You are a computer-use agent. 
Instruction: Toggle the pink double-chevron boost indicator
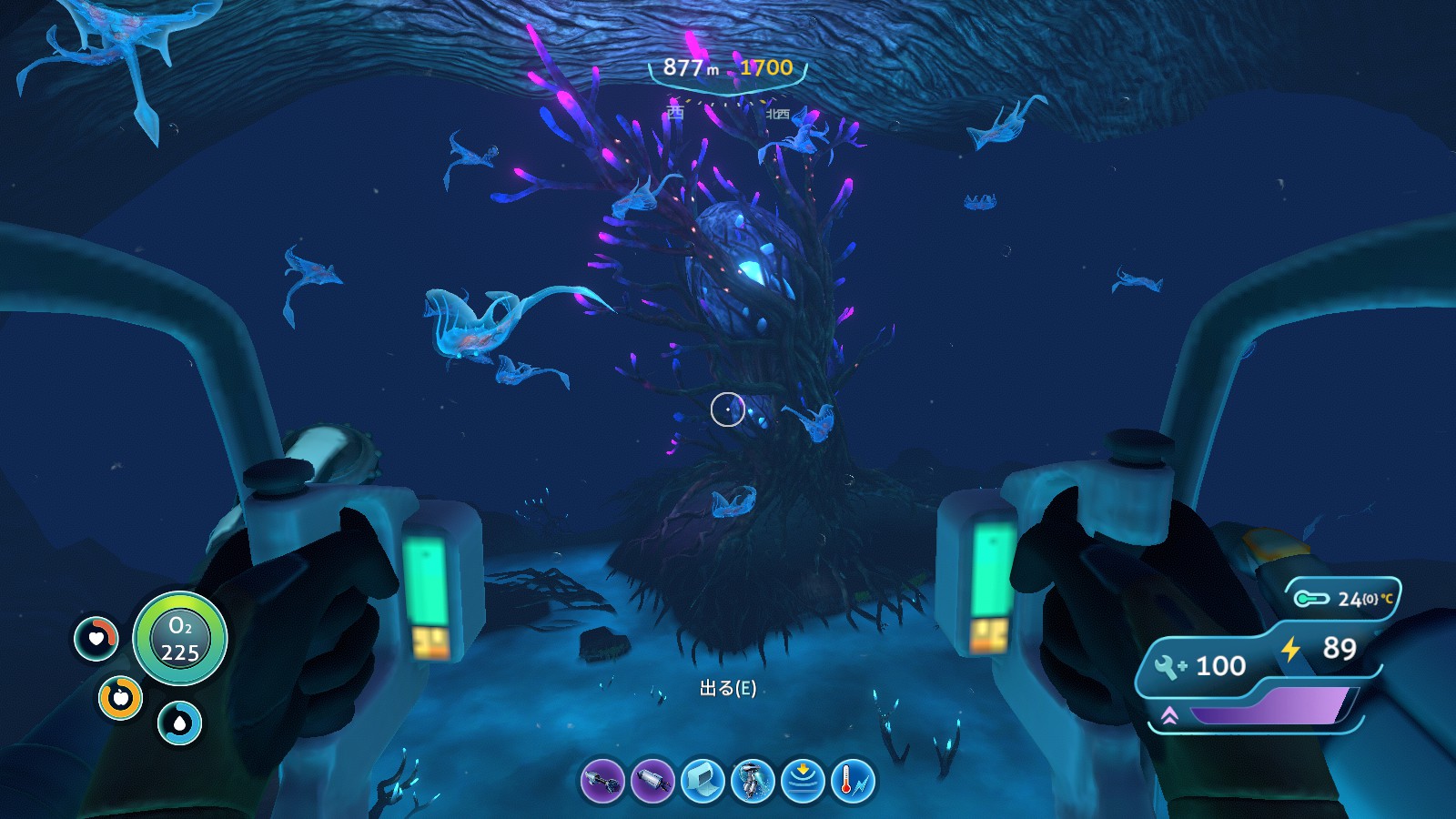1169,714
